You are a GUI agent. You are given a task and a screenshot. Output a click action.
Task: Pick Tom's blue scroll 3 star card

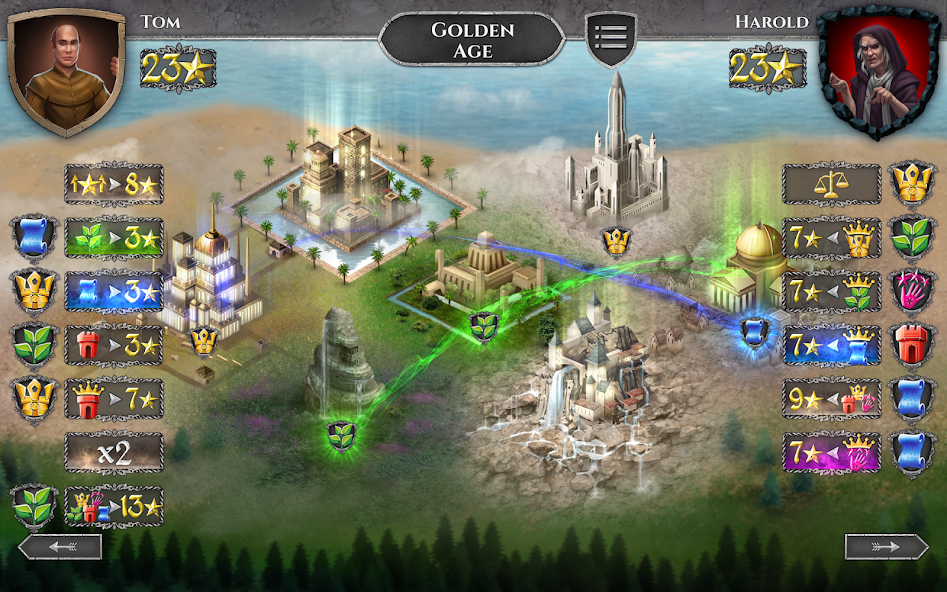113,293
